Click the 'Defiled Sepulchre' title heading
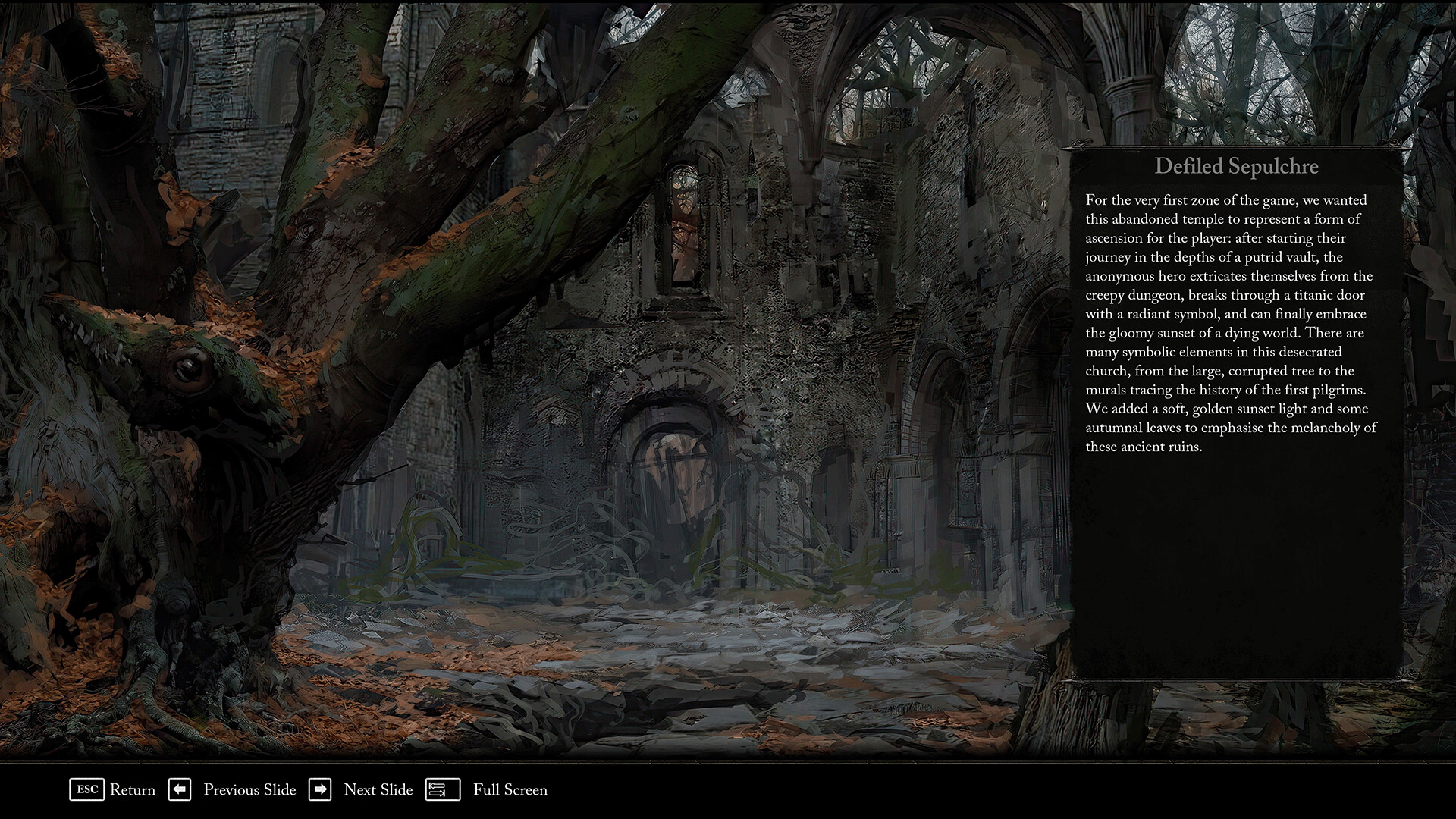This screenshot has height=819, width=1456. (1237, 167)
